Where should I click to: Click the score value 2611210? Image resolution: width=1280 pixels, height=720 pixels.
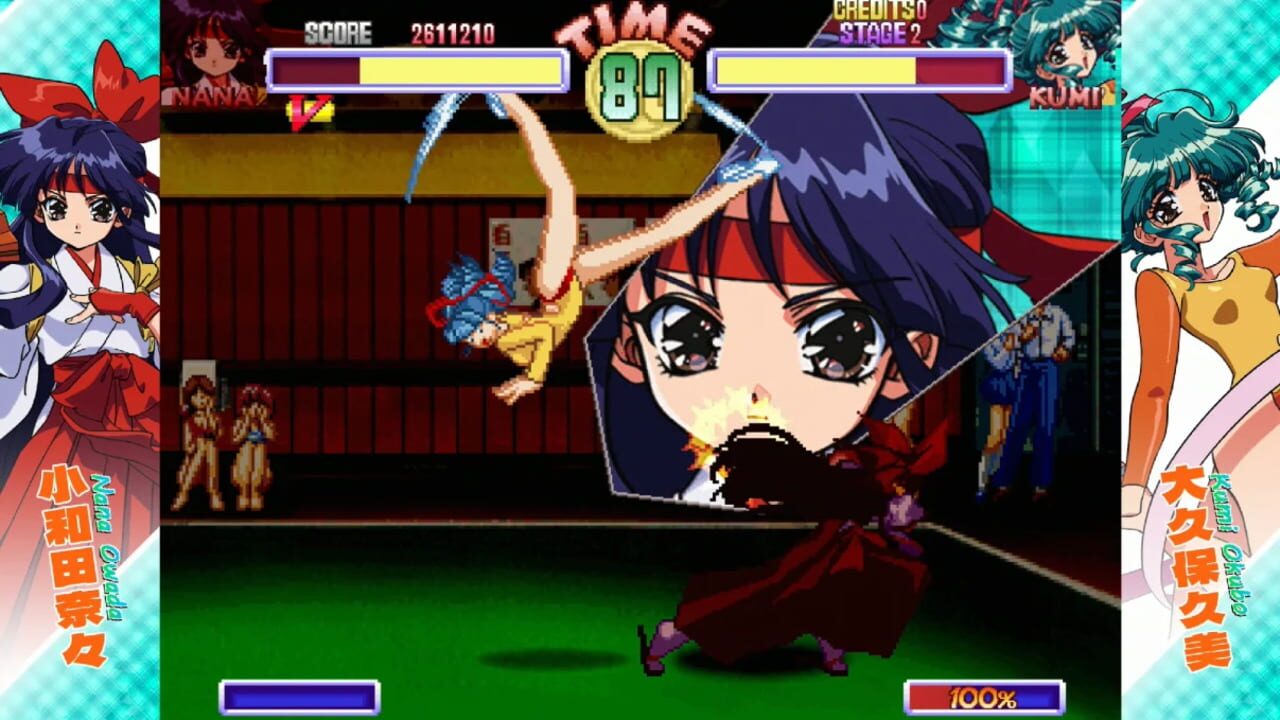pyautogui.click(x=452, y=30)
